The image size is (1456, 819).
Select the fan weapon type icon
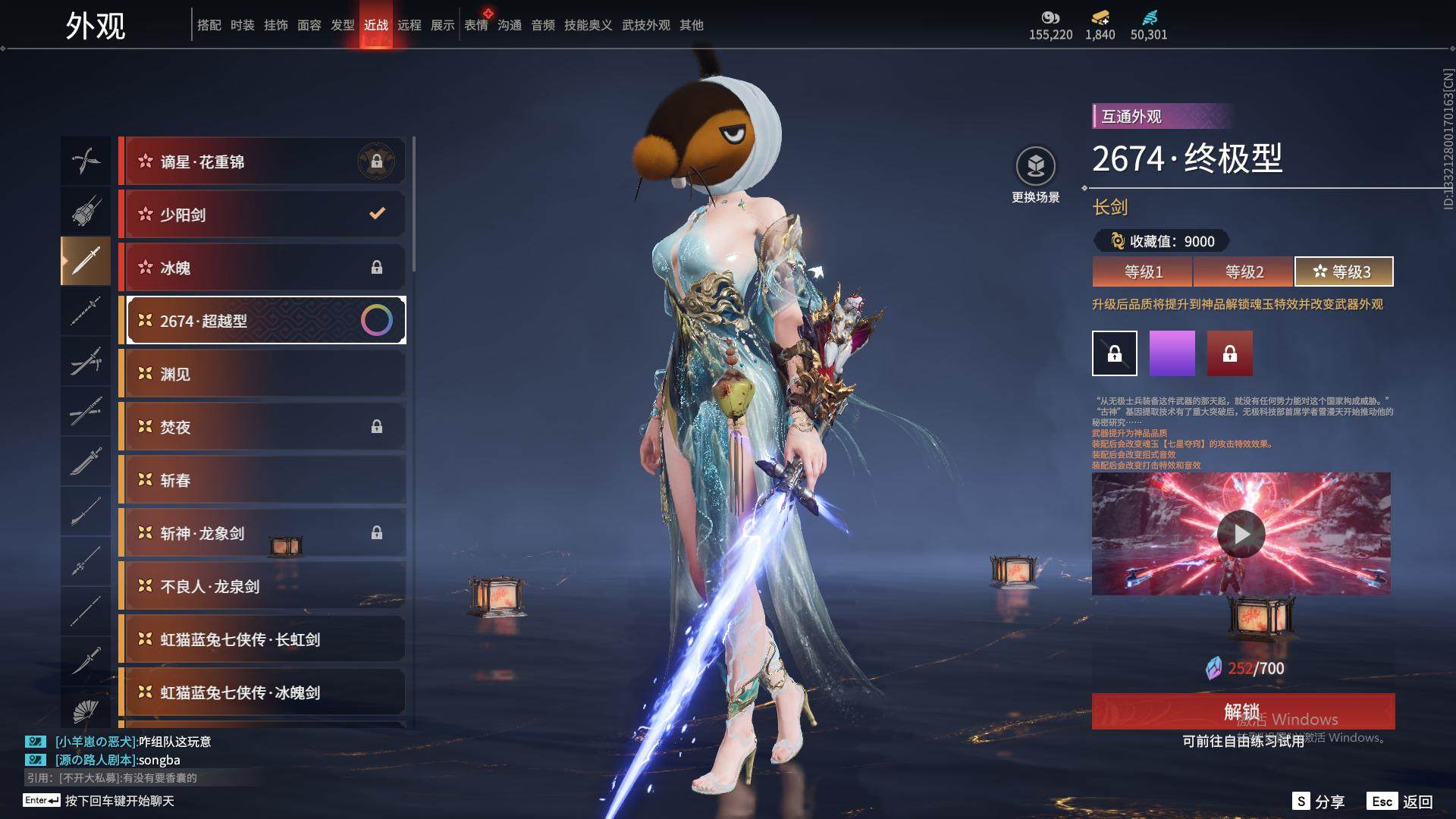(86, 711)
